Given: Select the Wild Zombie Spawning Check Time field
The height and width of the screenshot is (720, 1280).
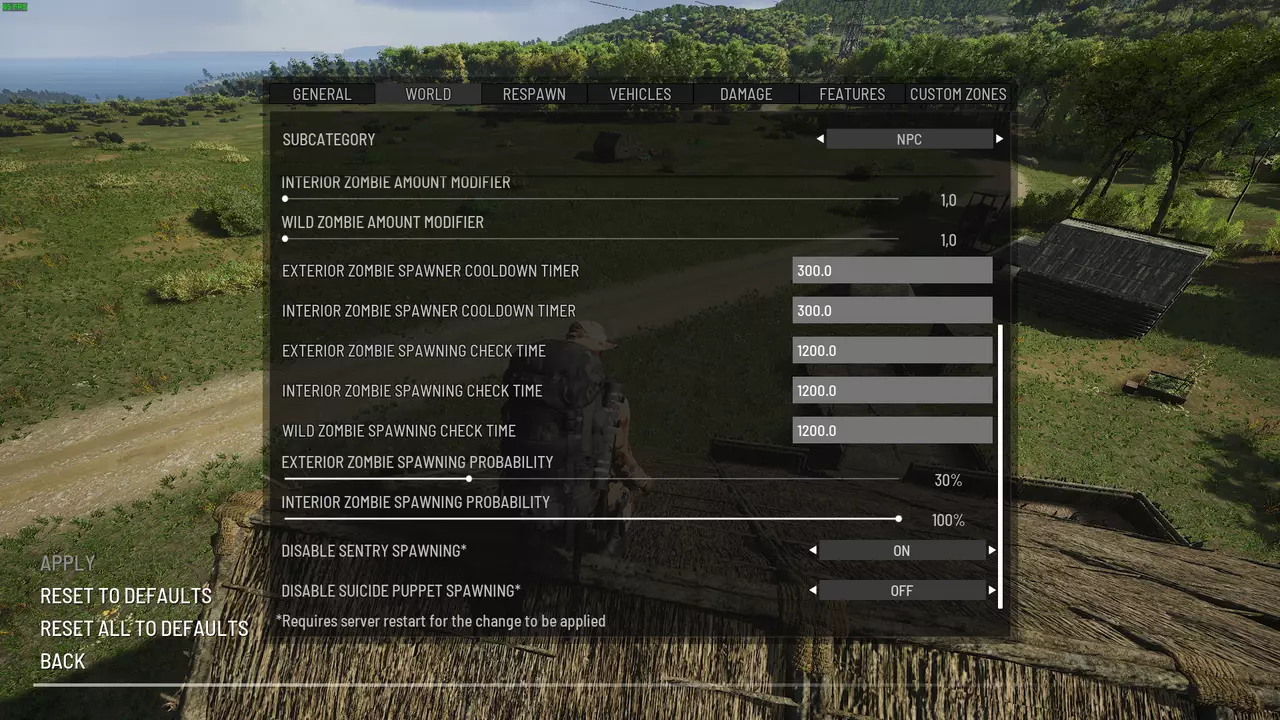Looking at the screenshot, I should click(892, 431).
